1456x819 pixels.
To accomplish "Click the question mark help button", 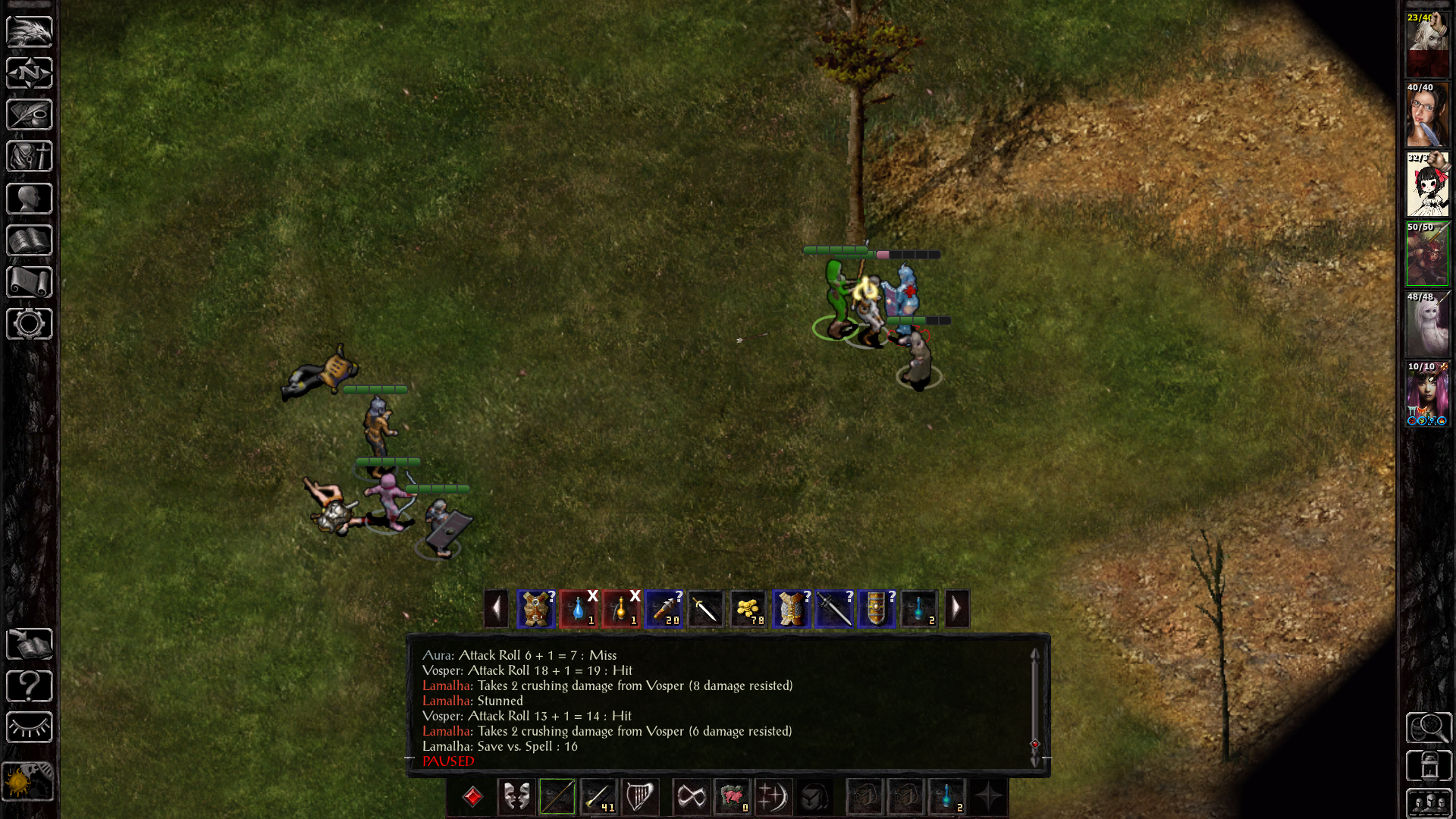I will point(30,686).
